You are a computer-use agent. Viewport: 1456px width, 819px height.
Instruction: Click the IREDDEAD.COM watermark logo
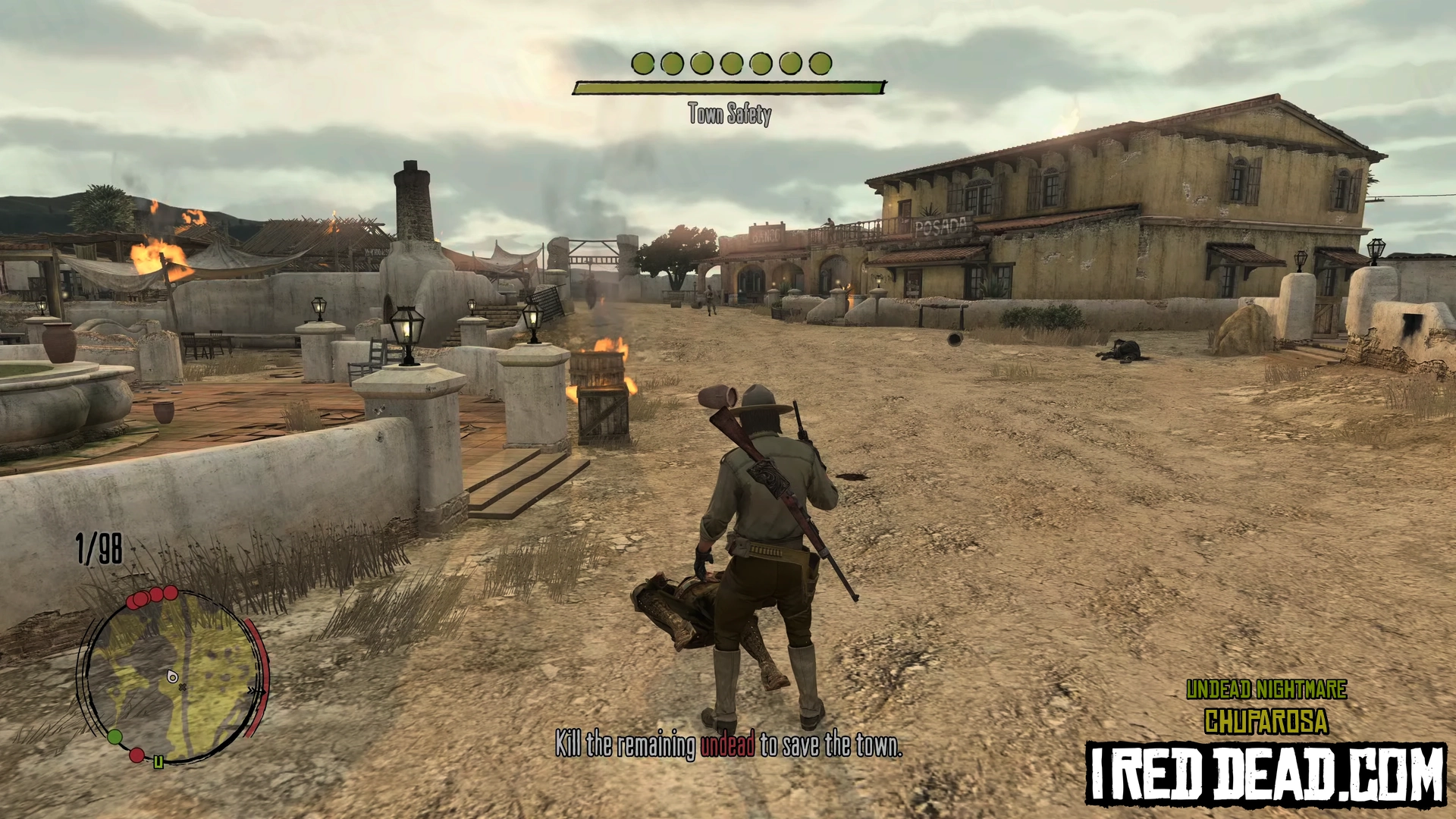[1266, 775]
